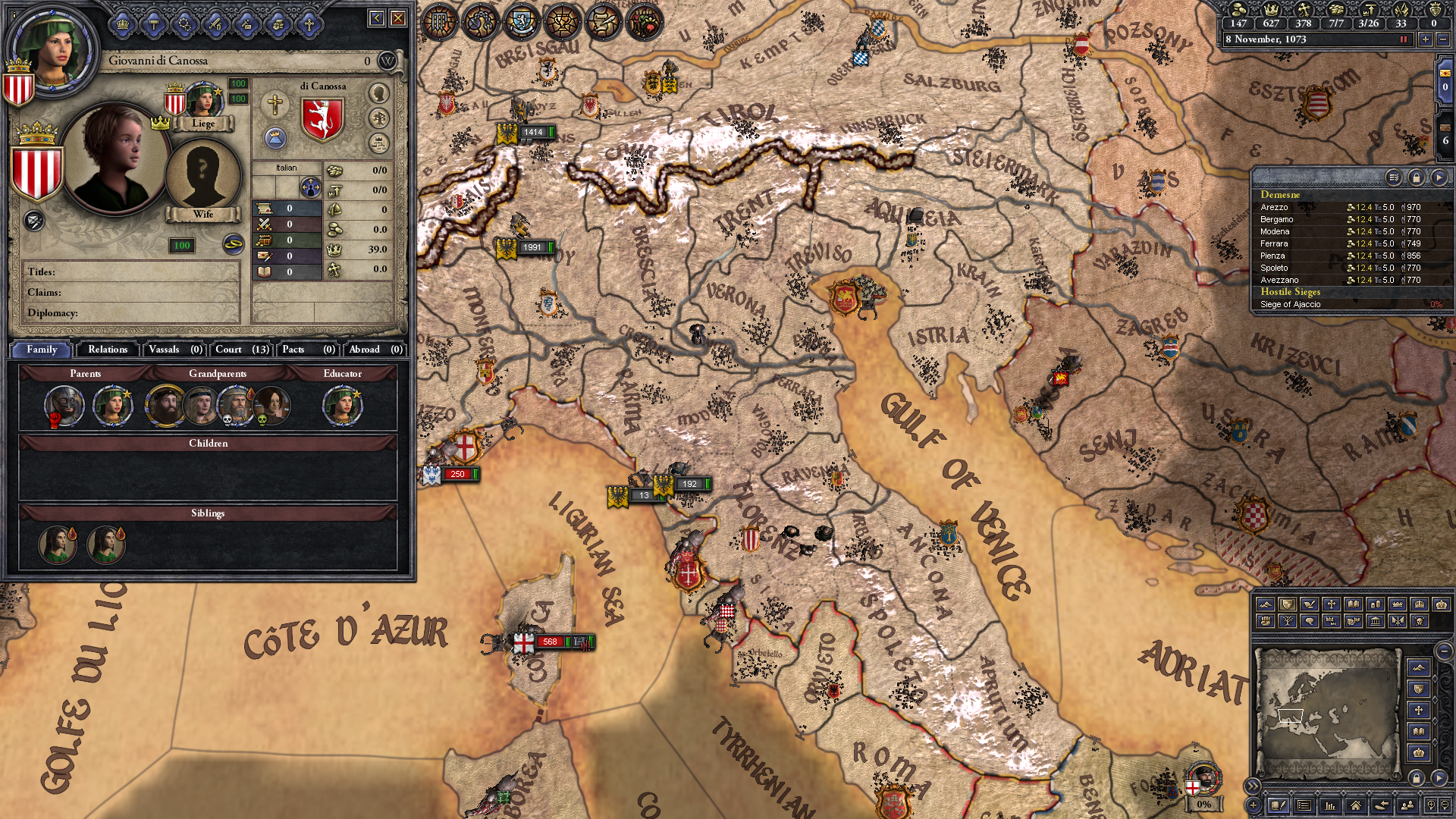The height and width of the screenshot is (819, 1456).
Task: Select the religion map mode cross icon
Action: pyautogui.click(x=1332, y=604)
